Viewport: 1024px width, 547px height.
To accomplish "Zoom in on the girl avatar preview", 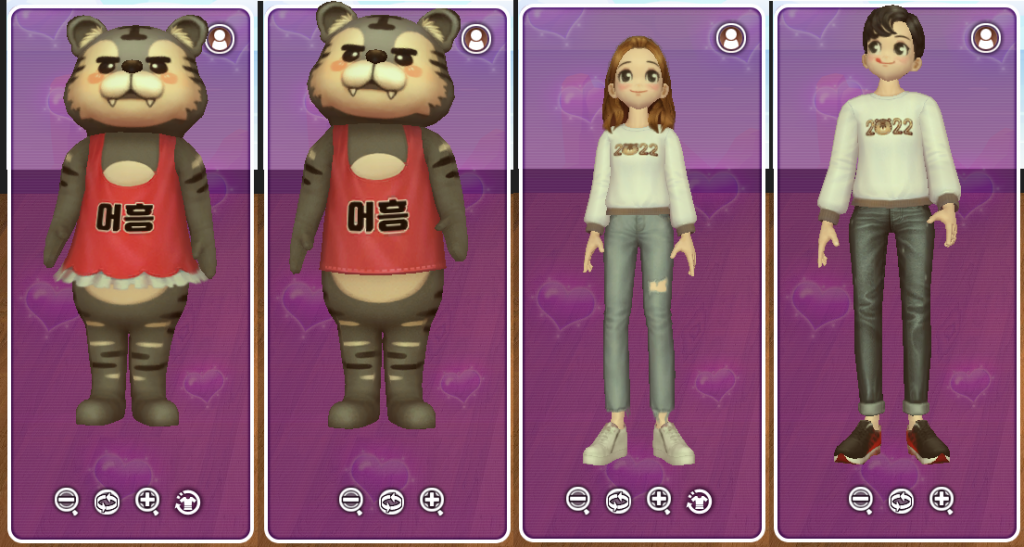I will tap(659, 499).
